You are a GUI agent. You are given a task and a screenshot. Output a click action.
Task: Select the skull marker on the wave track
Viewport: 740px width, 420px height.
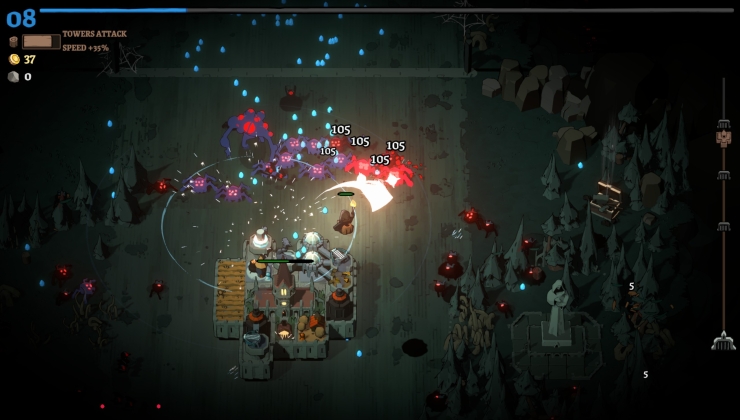coord(723,138)
